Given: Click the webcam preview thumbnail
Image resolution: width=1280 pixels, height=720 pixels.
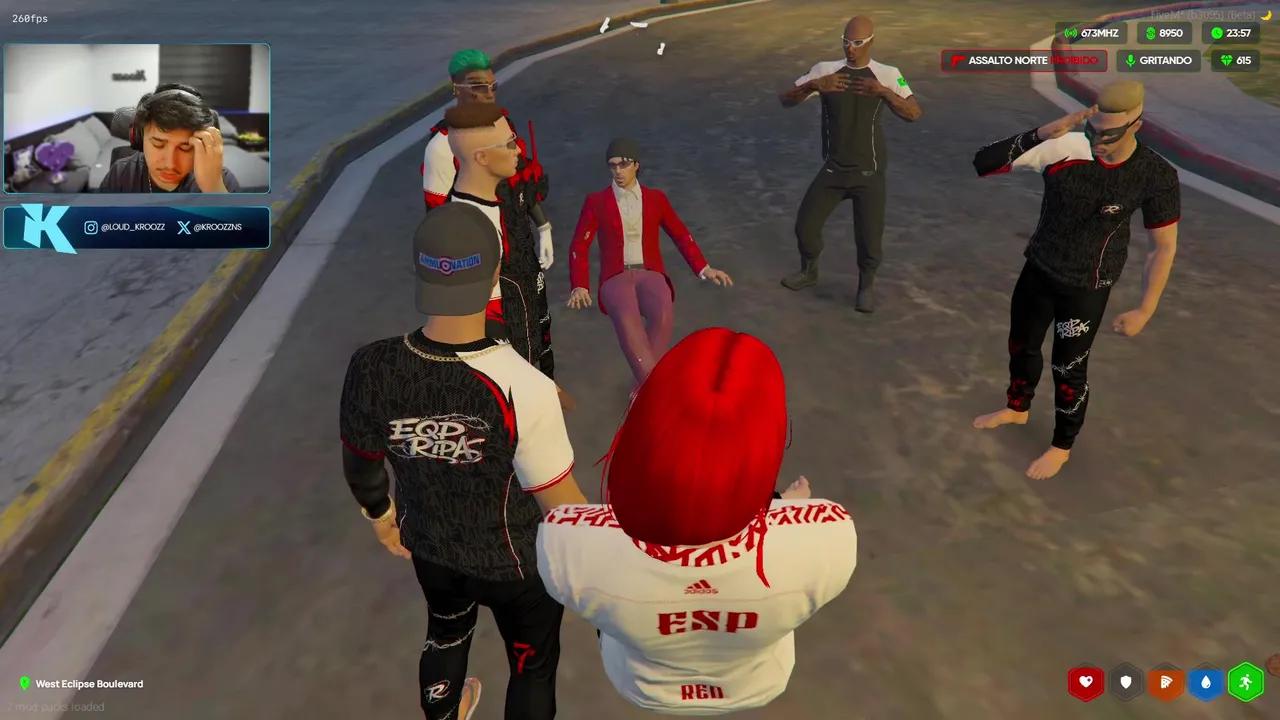Looking at the screenshot, I should [136, 118].
